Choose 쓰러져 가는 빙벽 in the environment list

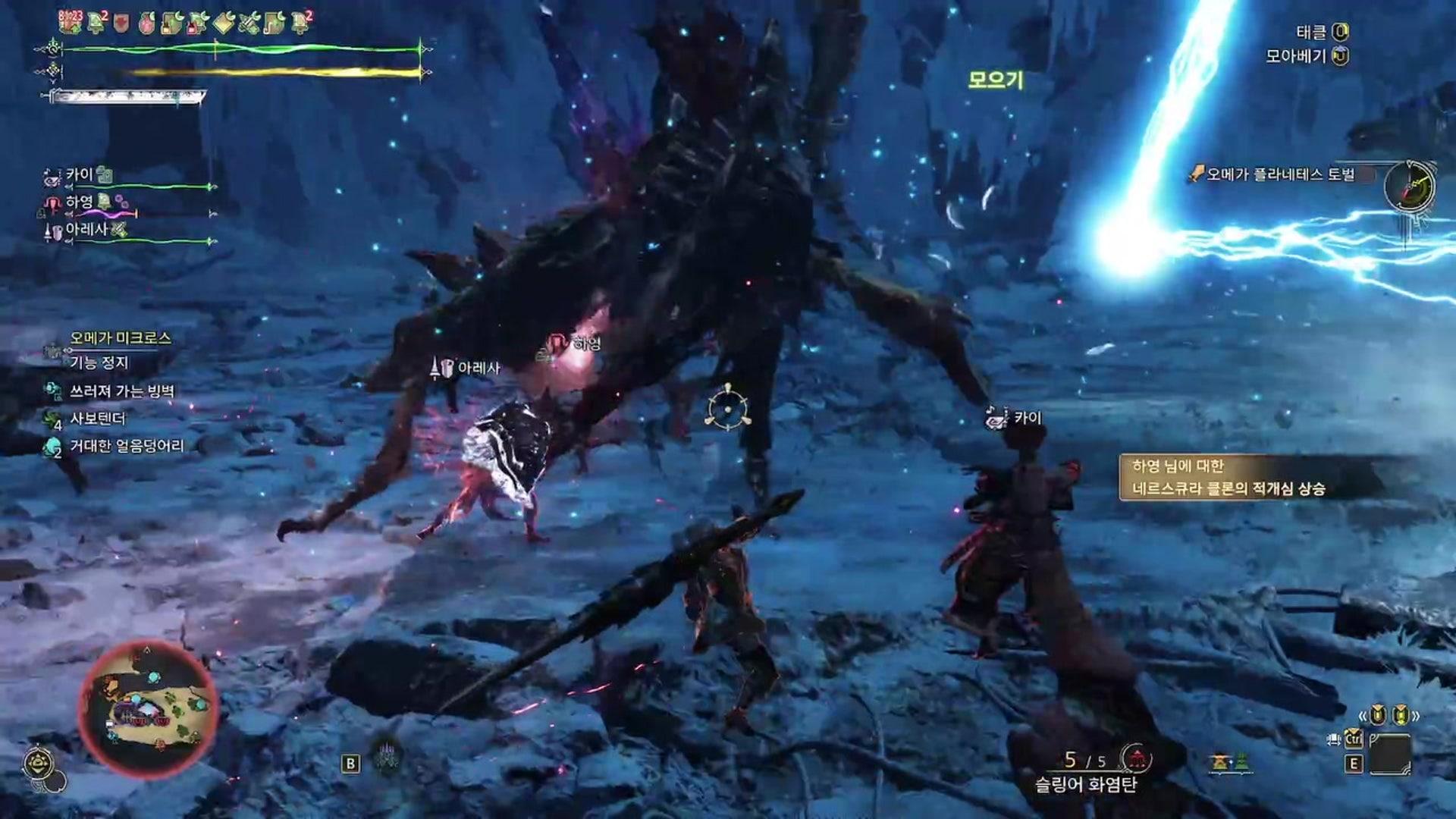coord(121,391)
